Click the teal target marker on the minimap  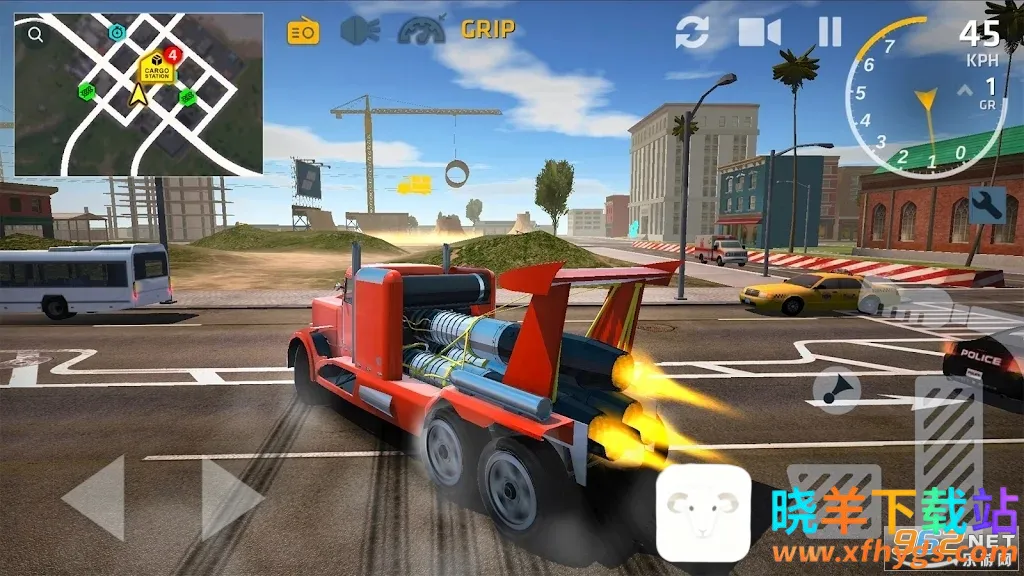point(117,33)
